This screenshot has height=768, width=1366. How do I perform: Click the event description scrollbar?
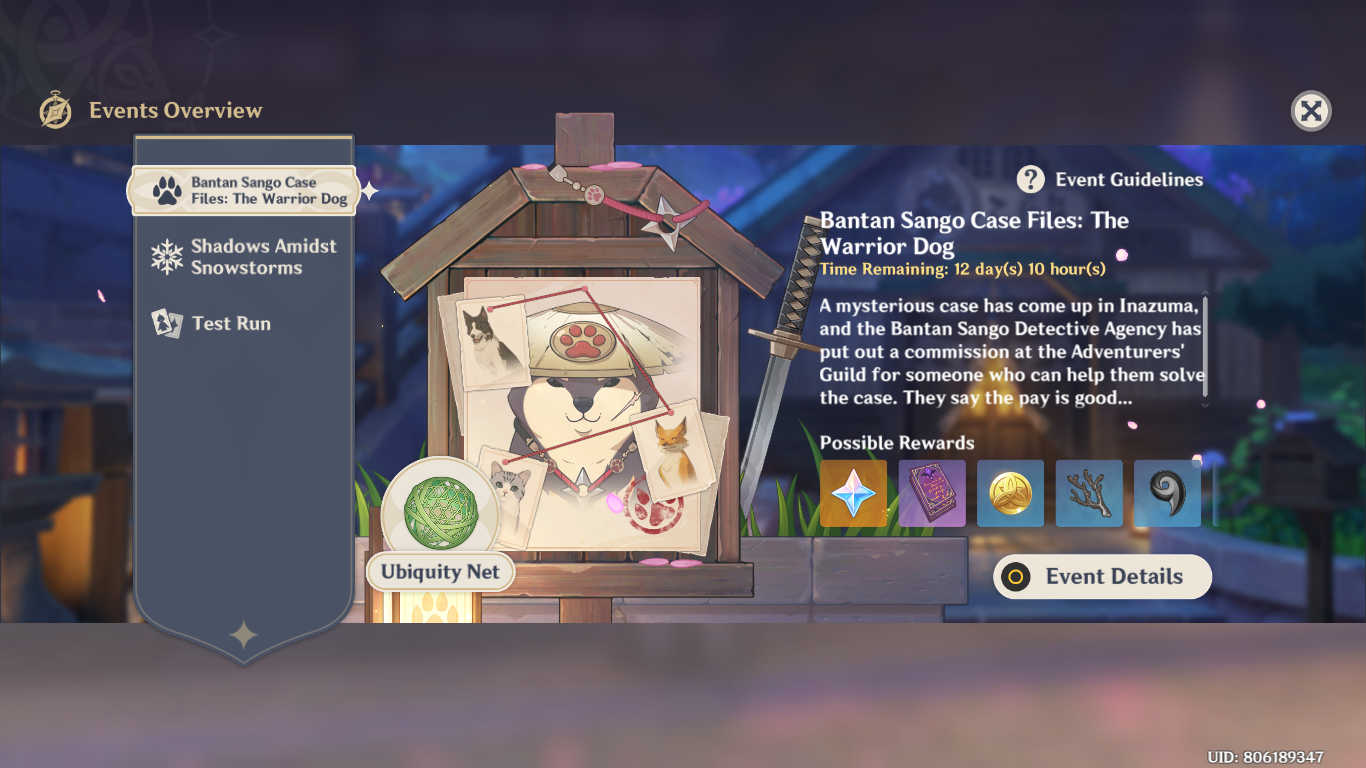(x=1205, y=346)
